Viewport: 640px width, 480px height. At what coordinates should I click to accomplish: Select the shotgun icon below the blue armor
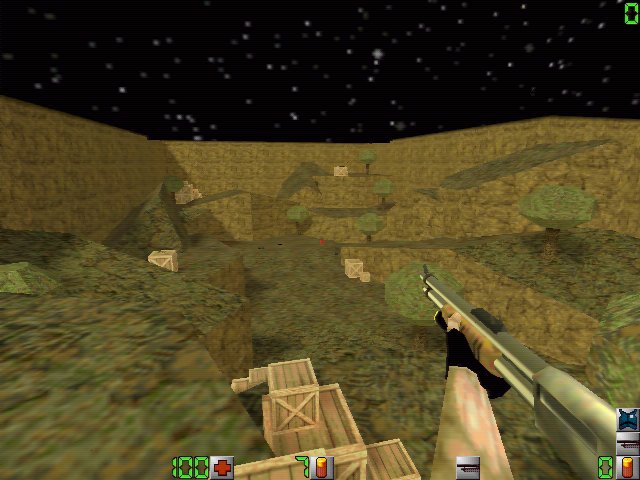(628, 443)
